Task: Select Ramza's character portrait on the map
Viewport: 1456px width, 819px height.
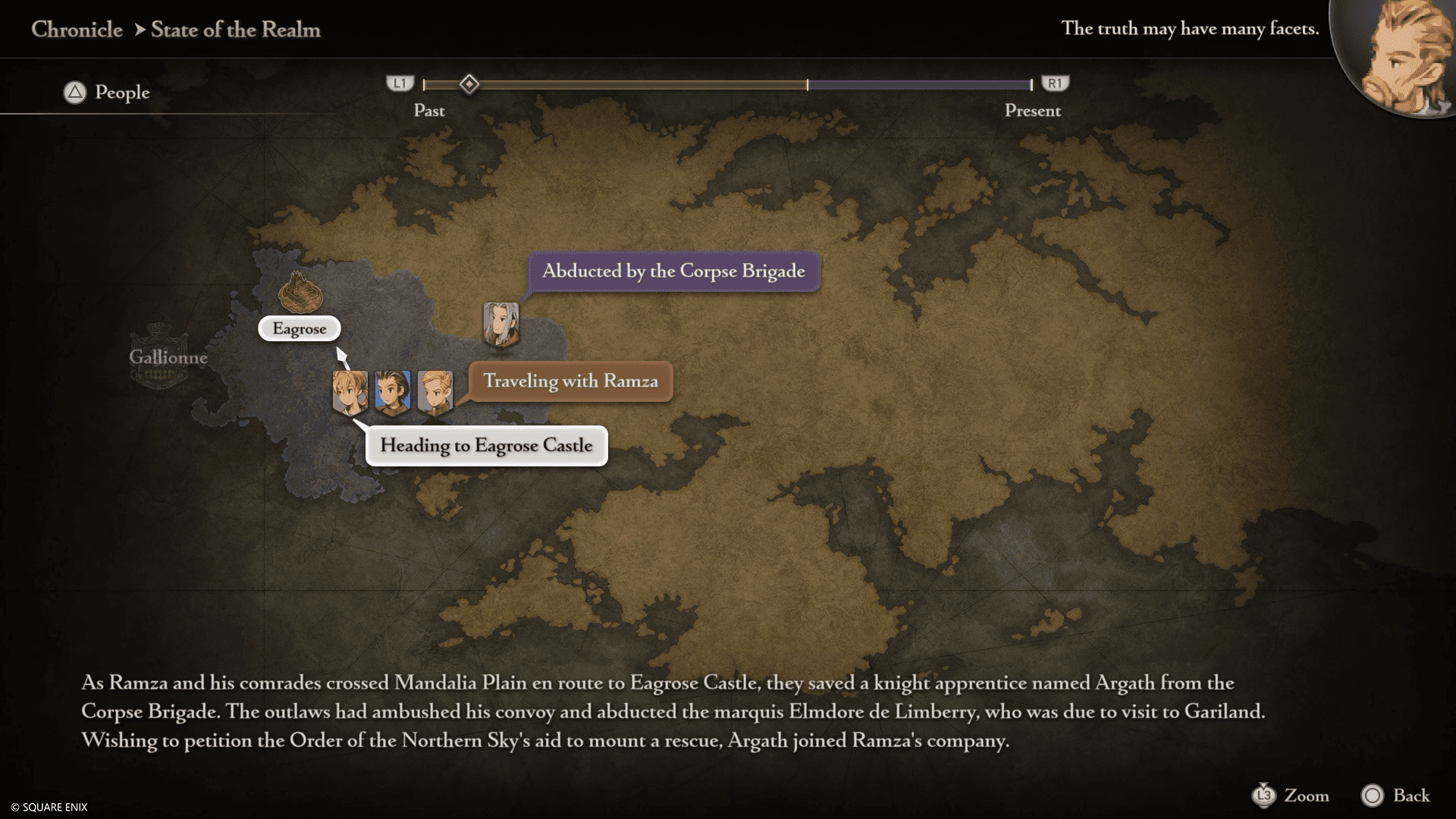Action: tap(350, 392)
